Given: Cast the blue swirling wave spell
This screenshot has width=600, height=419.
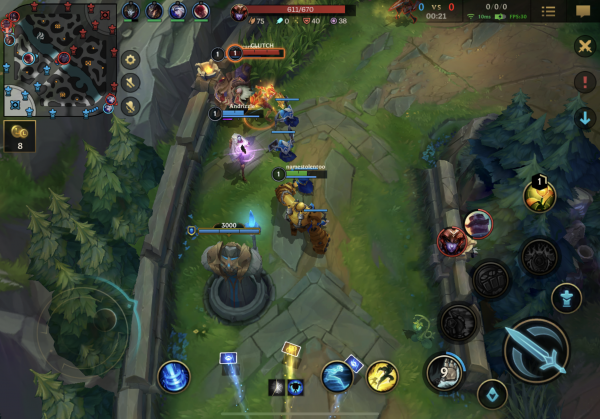Looking at the screenshot, I should click(337, 376).
